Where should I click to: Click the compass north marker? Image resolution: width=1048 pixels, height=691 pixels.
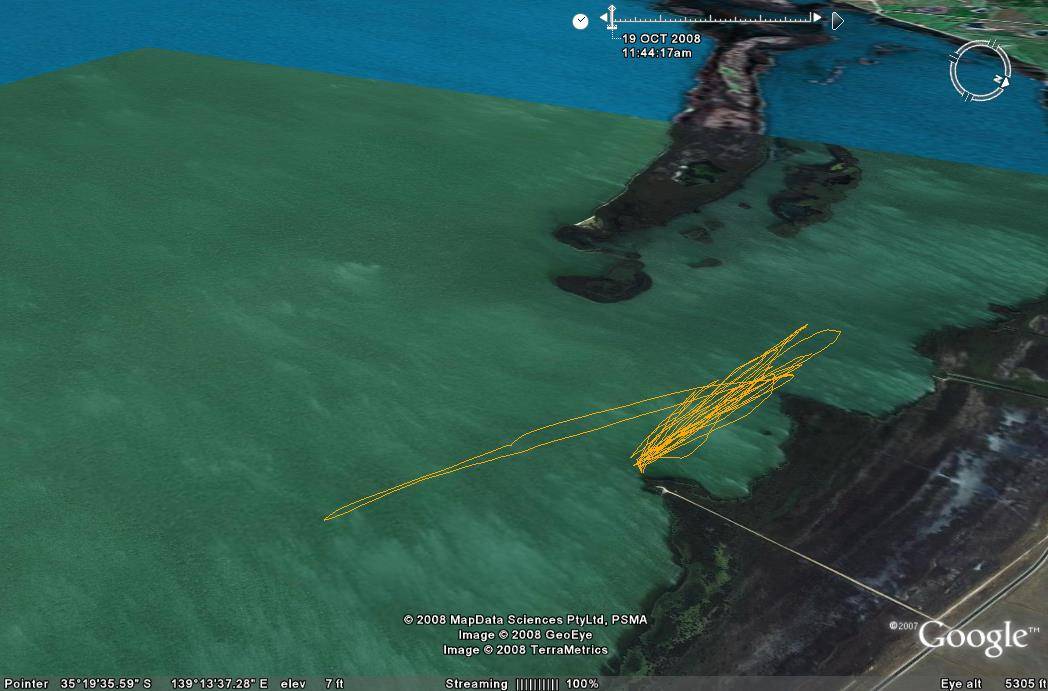tap(999, 80)
